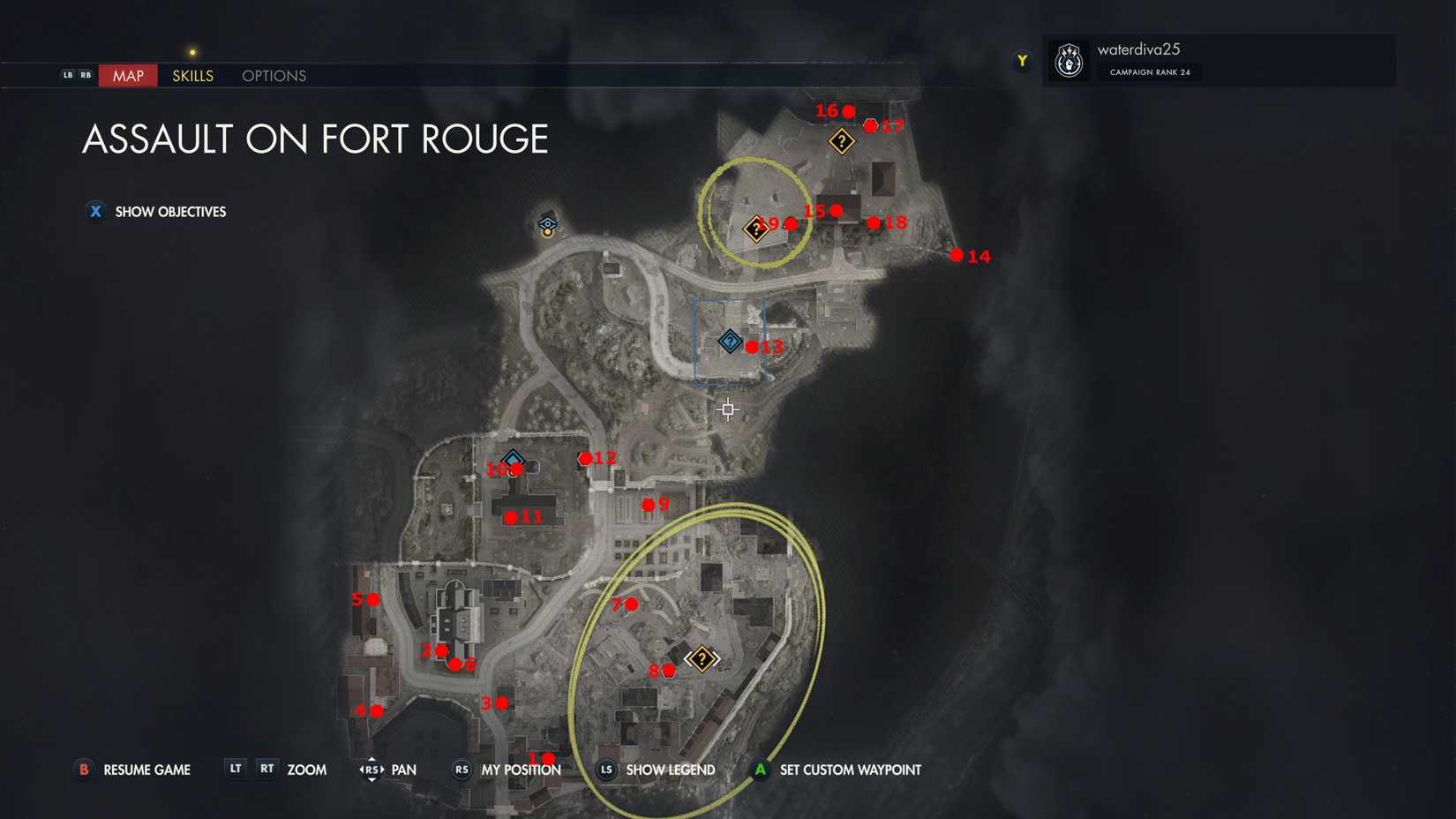
Task: Select the blue ? objective diamond beside marker 13
Action: point(729,341)
